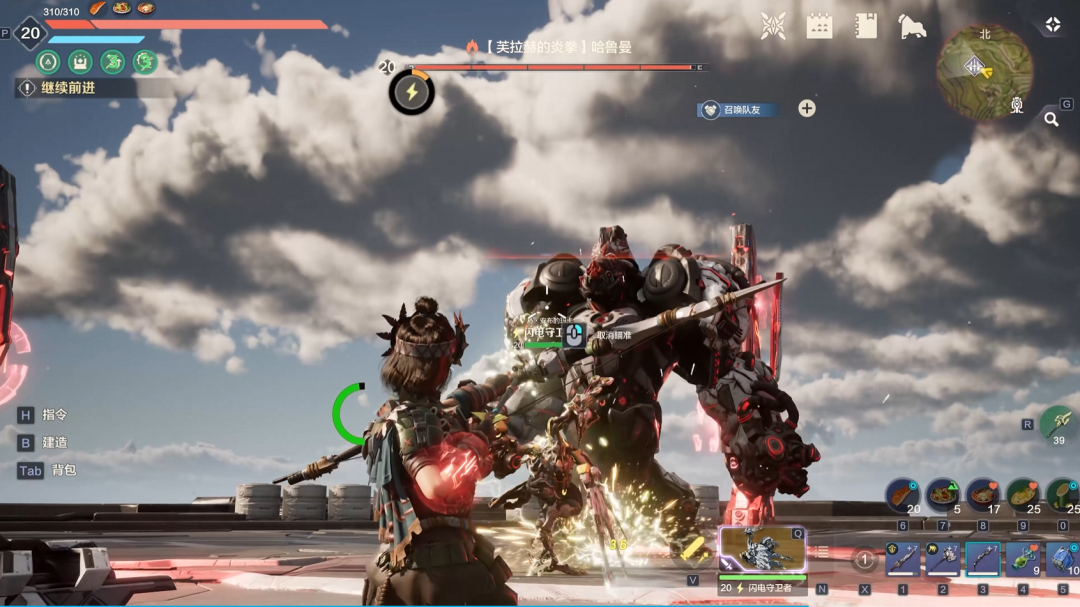Viewport: 1080px width, 607px height.
Task: Click the crosshair target icon above the minimap
Action: [x=1052, y=25]
